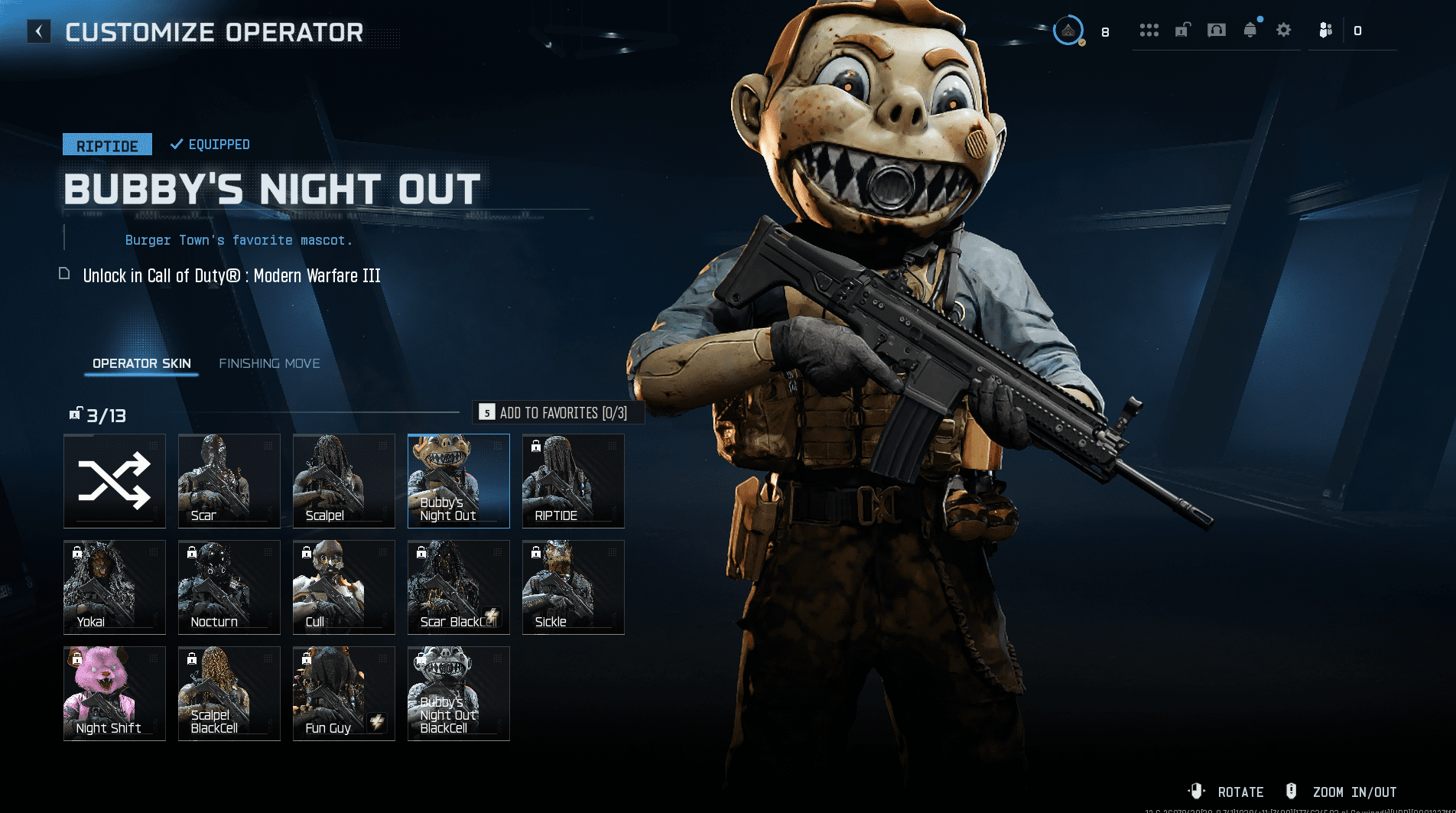Viewport: 1456px width, 813px height.
Task: Select the pink Night Shift skin
Action: 115,694
